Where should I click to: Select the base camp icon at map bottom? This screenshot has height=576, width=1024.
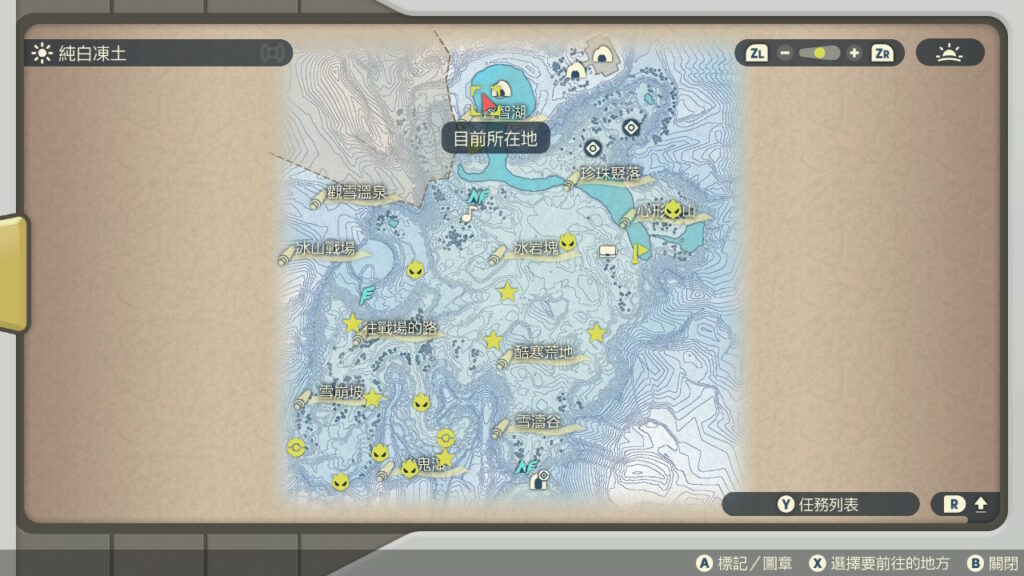tap(540, 481)
